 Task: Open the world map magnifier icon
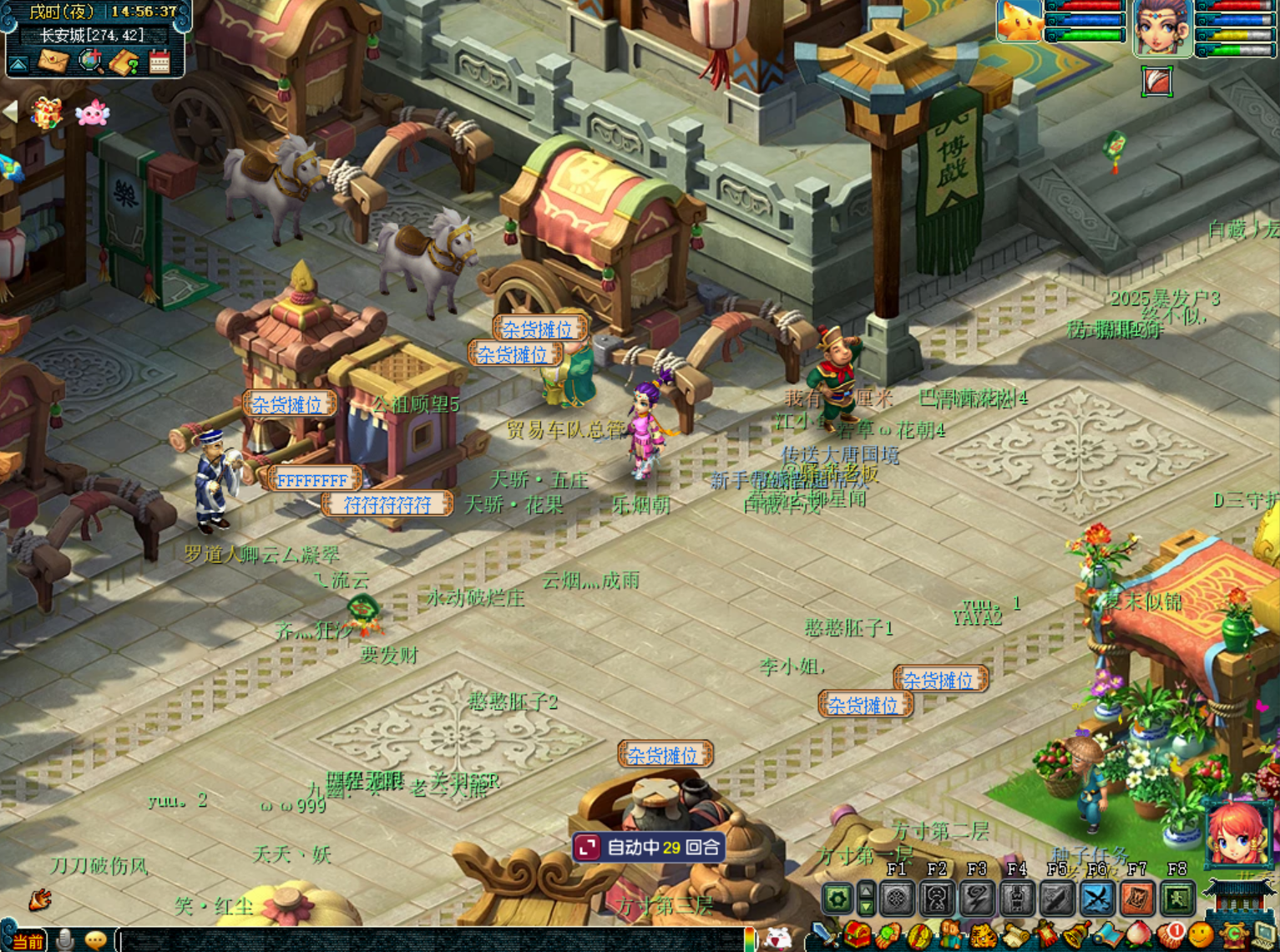(x=89, y=62)
